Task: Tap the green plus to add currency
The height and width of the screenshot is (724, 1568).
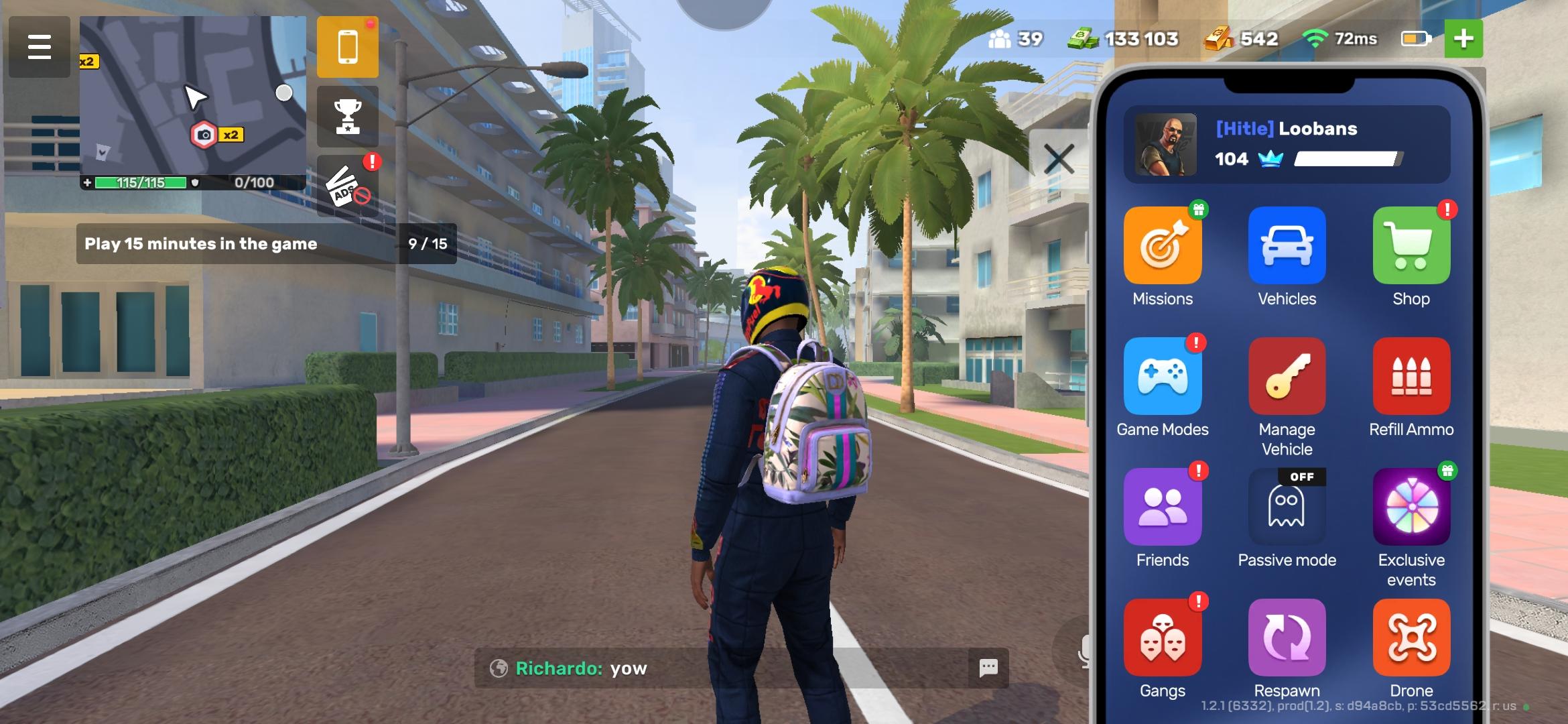Action: [1465, 38]
